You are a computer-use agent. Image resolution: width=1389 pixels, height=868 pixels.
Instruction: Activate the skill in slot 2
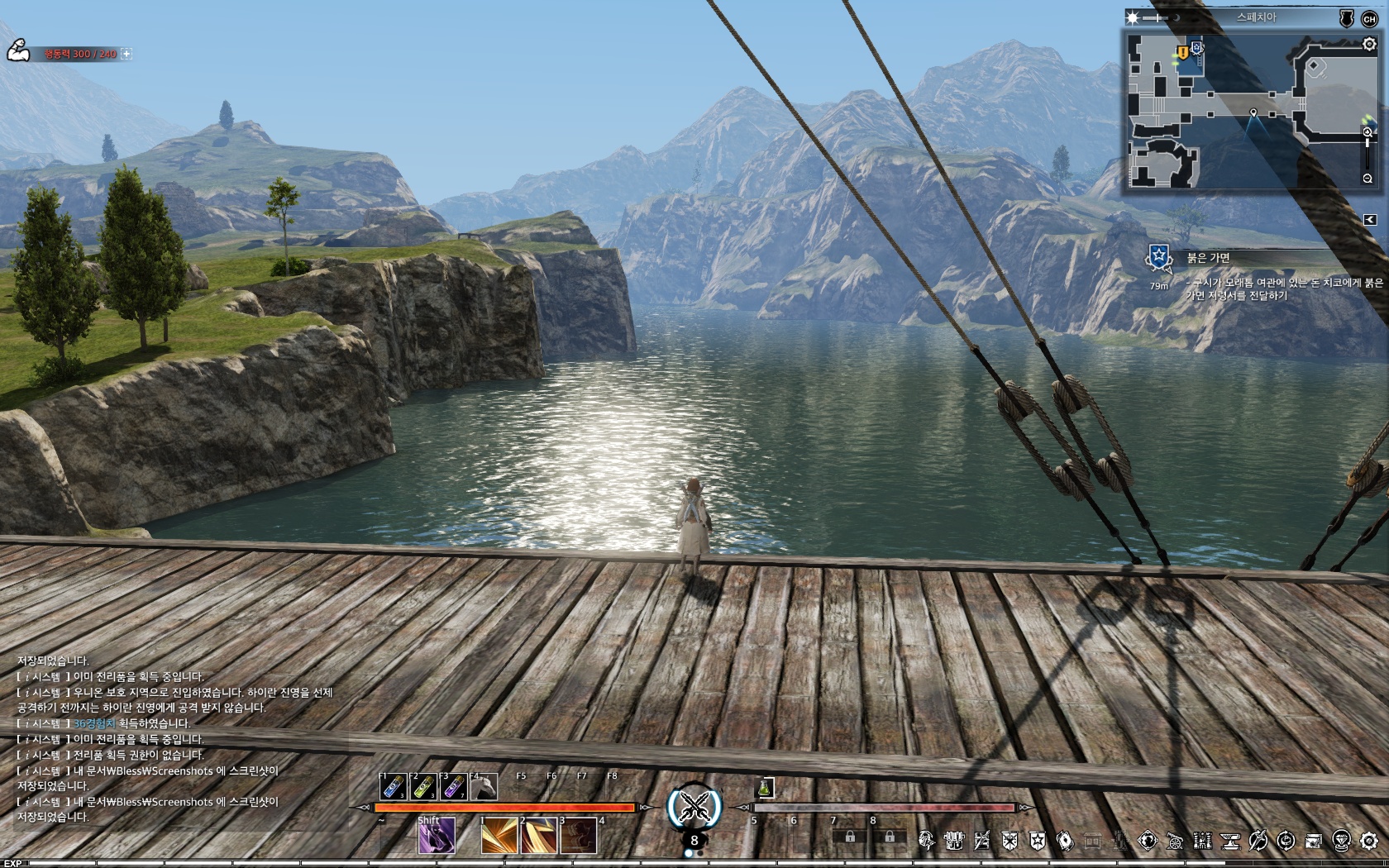[x=538, y=836]
